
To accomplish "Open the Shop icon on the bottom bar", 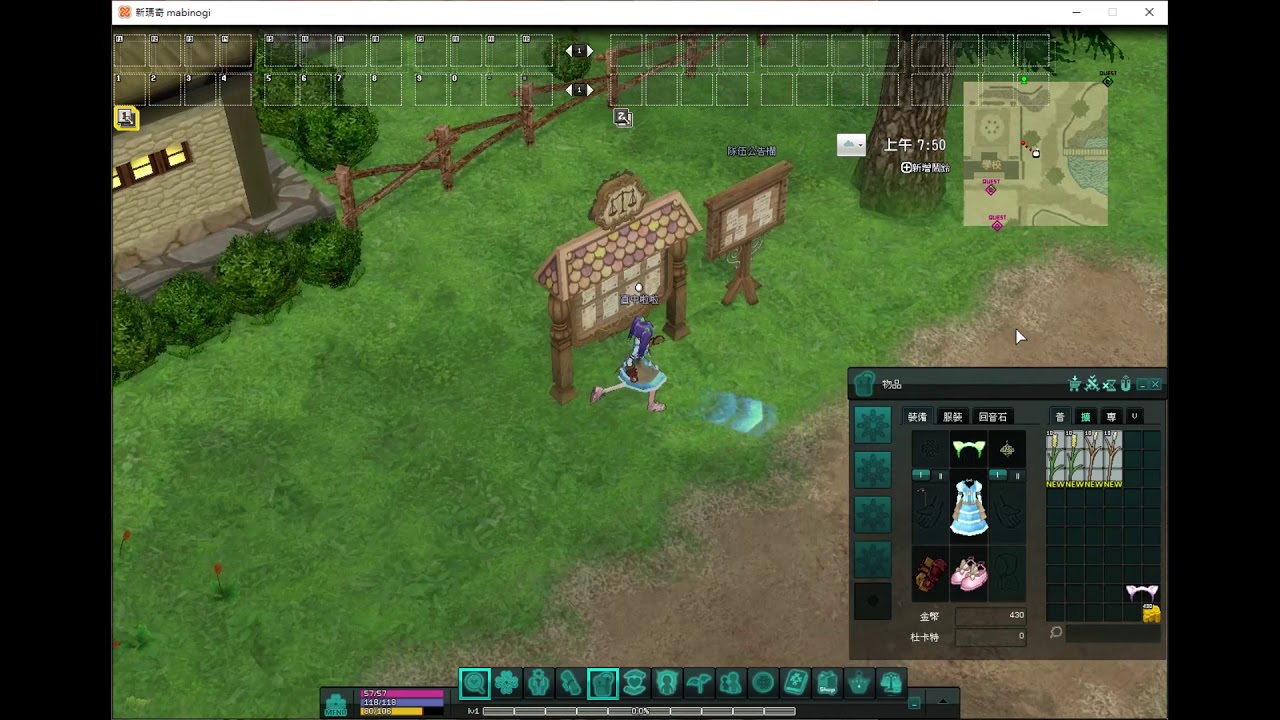I will (827, 683).
